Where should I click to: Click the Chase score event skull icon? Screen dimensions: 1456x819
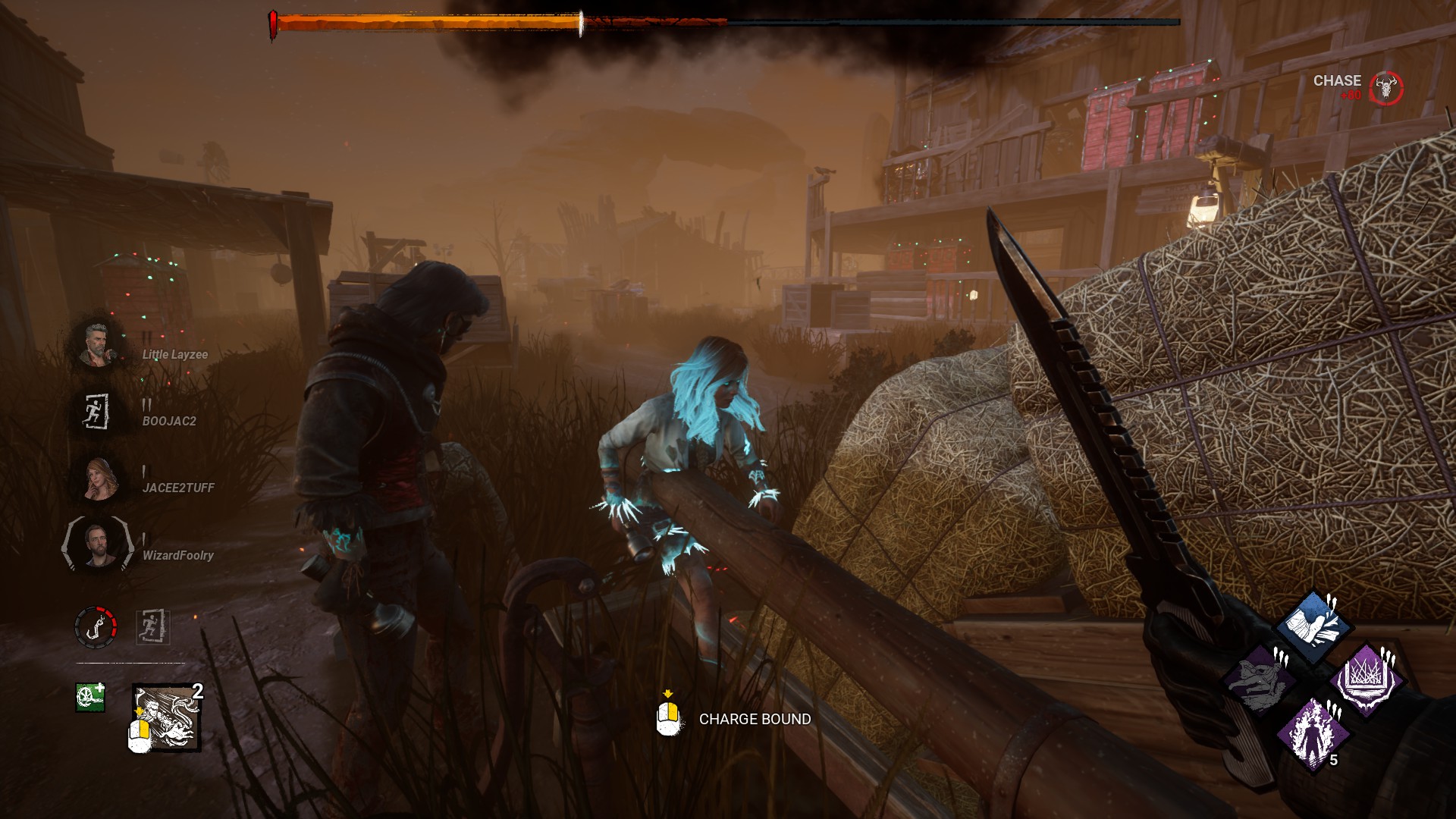pos(1387,89)
